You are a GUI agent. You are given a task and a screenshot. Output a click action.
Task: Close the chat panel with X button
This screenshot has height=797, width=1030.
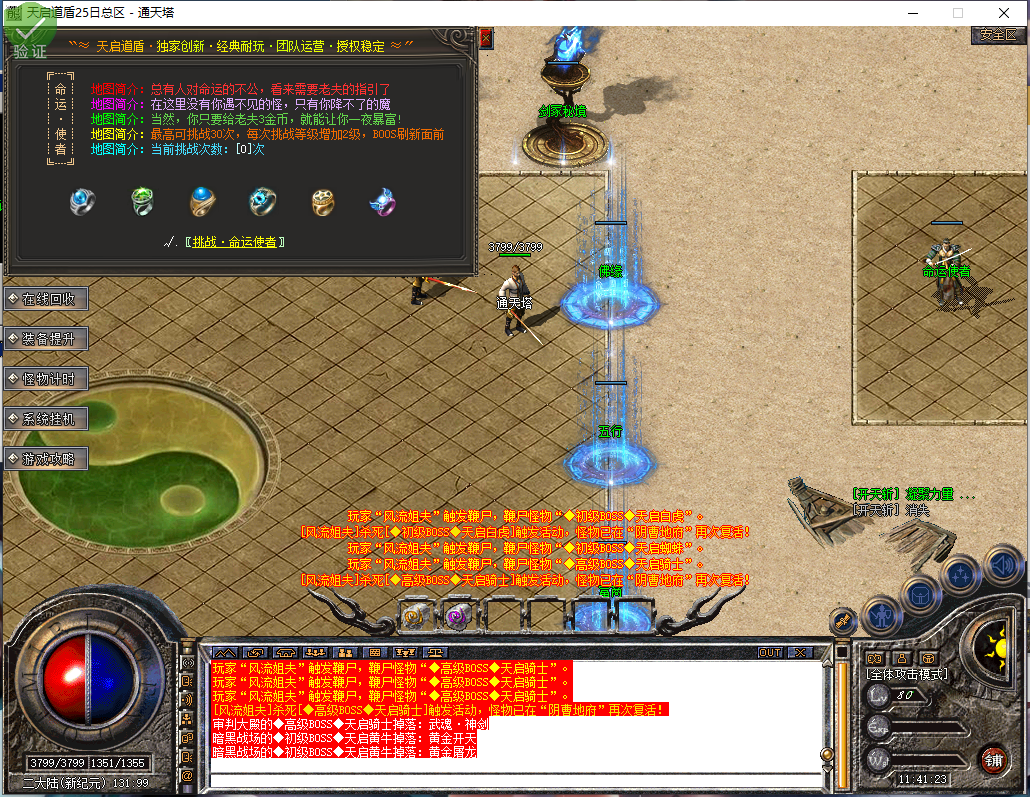[799, 652]
